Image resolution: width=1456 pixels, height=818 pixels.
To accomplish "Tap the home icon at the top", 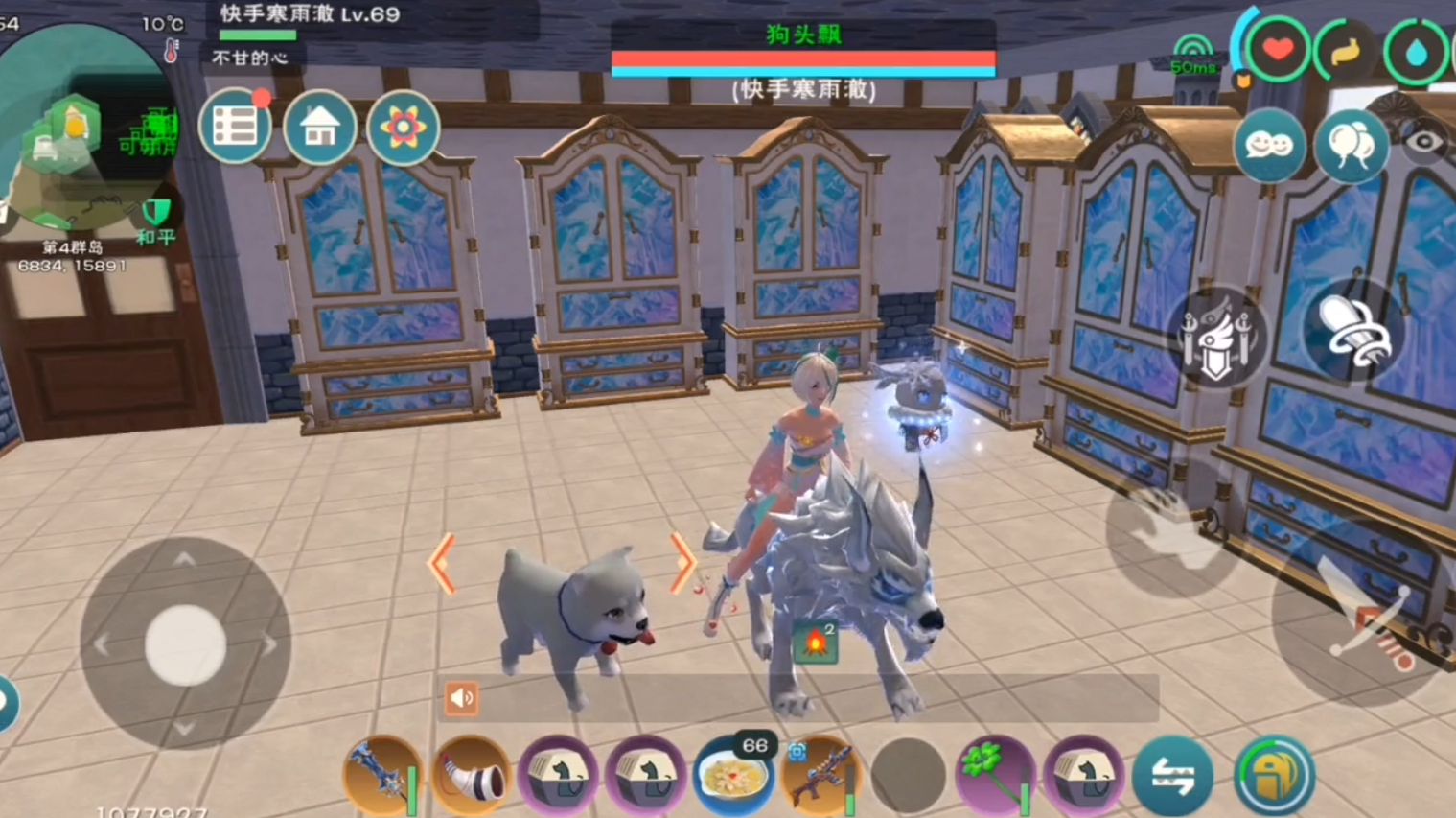I will click(319, 126).
